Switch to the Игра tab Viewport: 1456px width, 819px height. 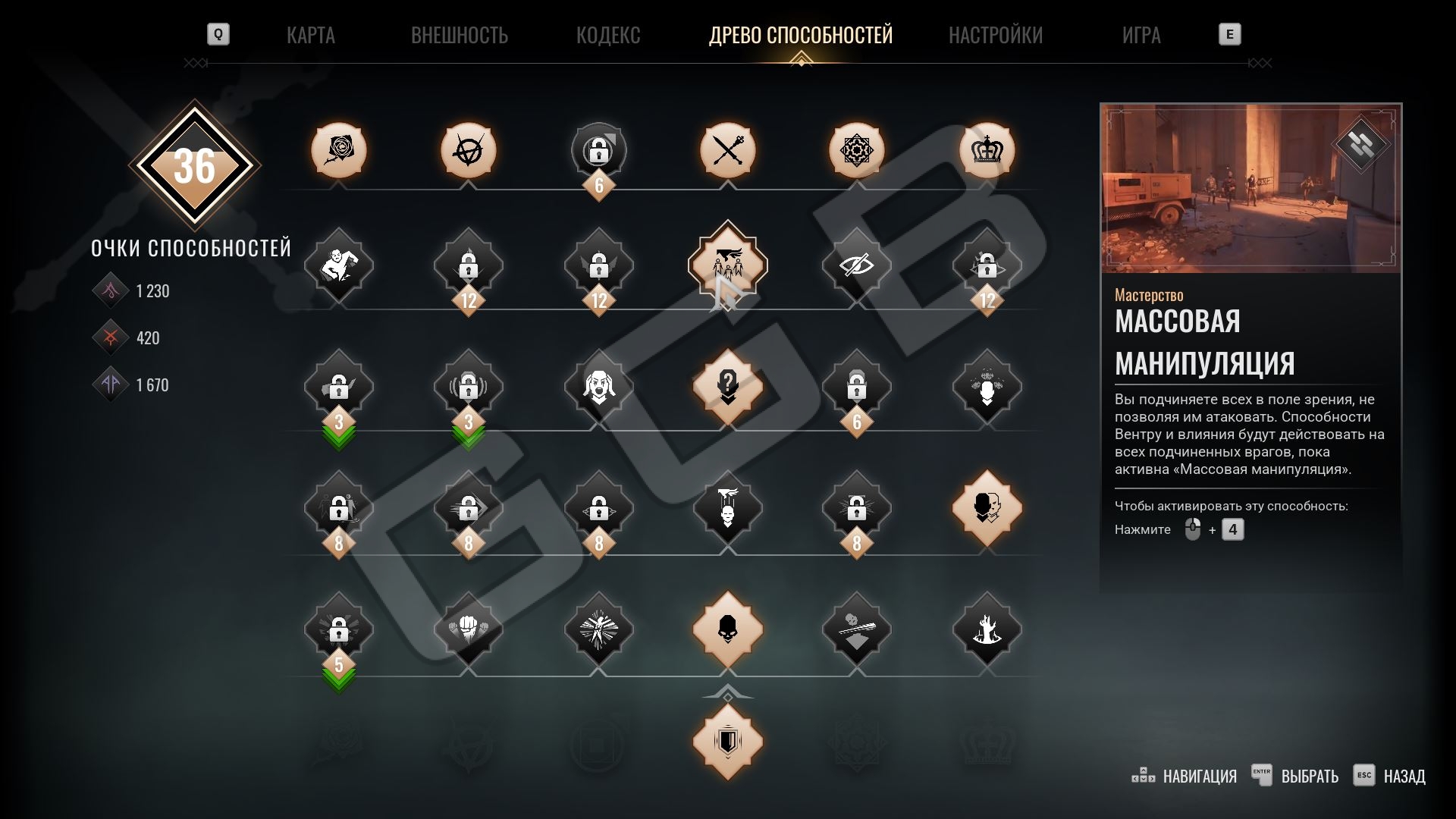tap(1141, 35)
